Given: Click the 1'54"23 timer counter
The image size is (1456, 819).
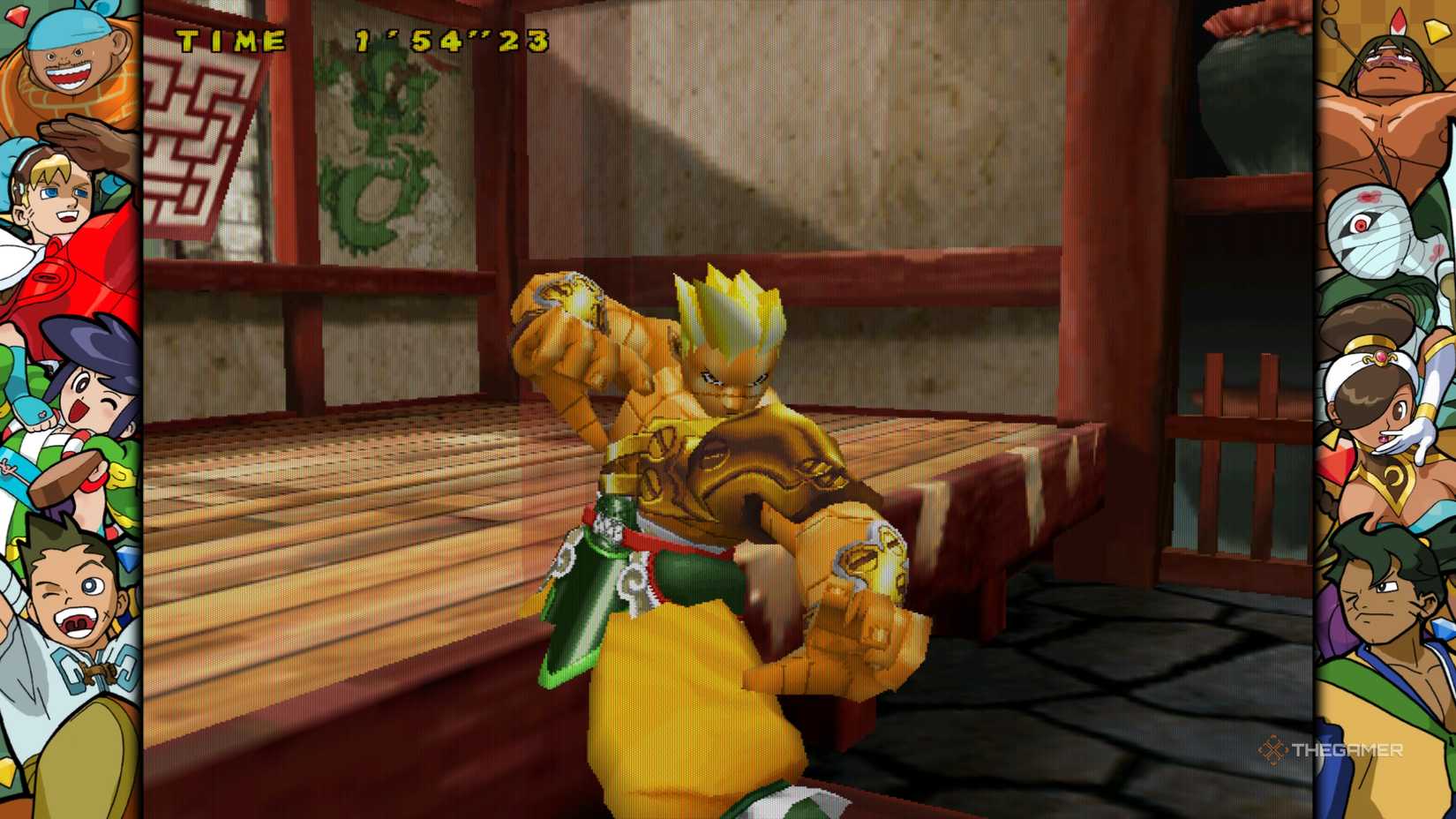Looking at the screenshot, I should [x=450, y=40].
